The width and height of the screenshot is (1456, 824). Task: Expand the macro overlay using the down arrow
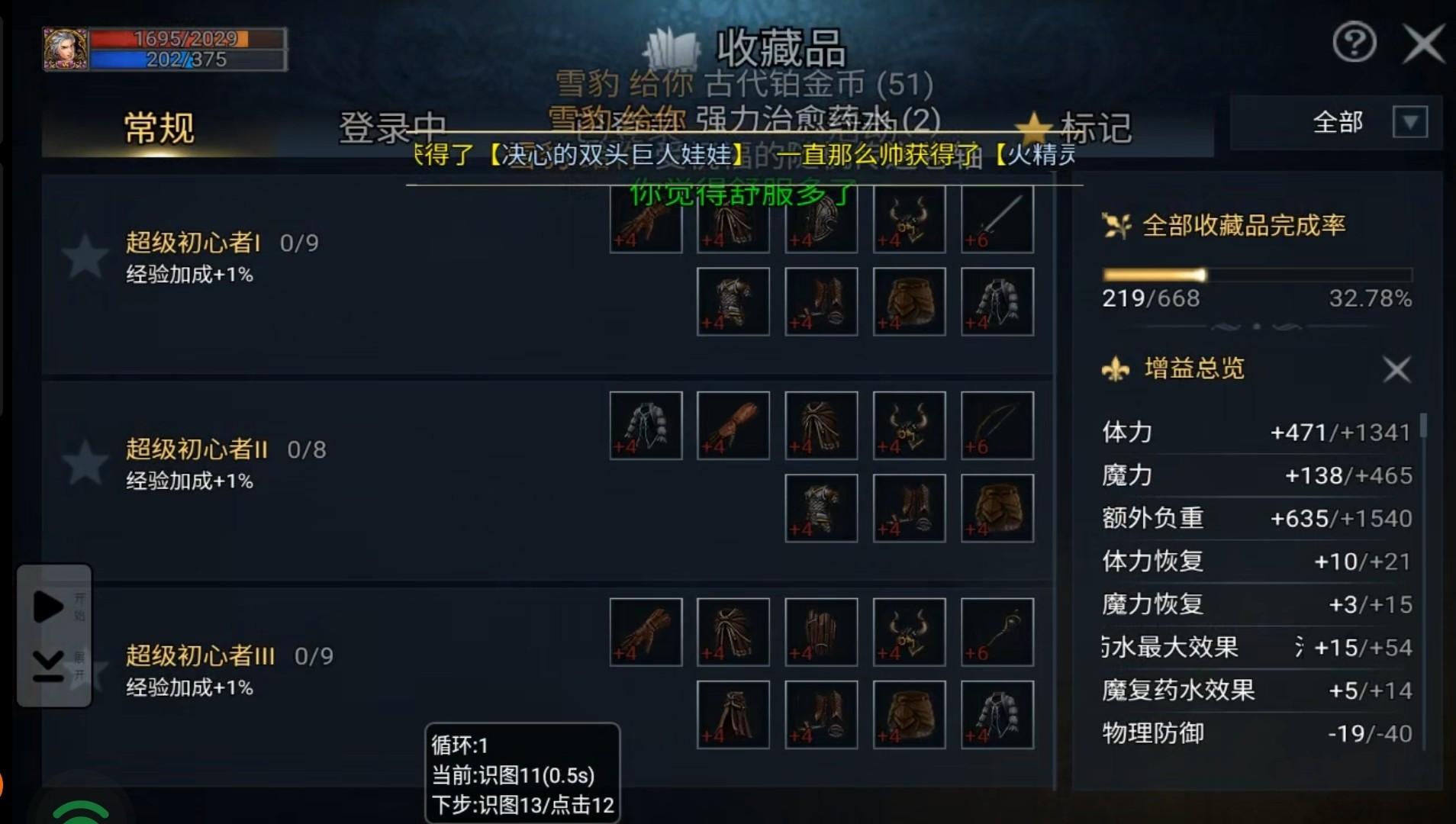48,665
